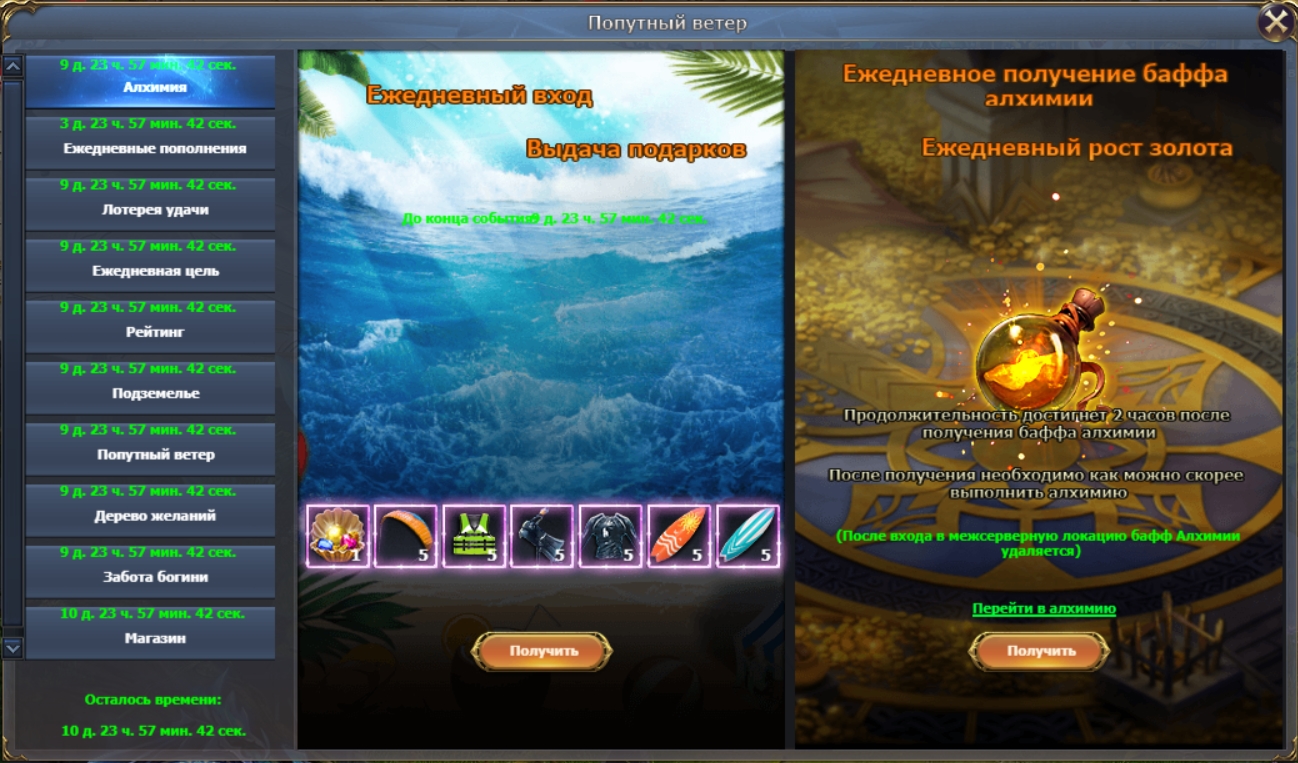Open the Рейтинг tab
The height and width of the screenshot is (763, 1298).
(x=150, y=326)
